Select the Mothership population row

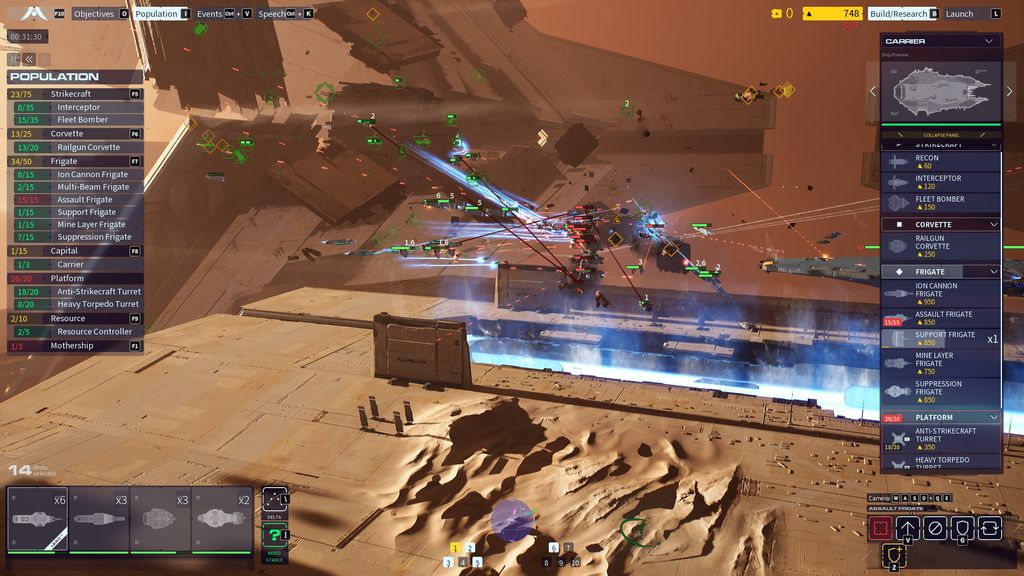[x=72, y=346]
